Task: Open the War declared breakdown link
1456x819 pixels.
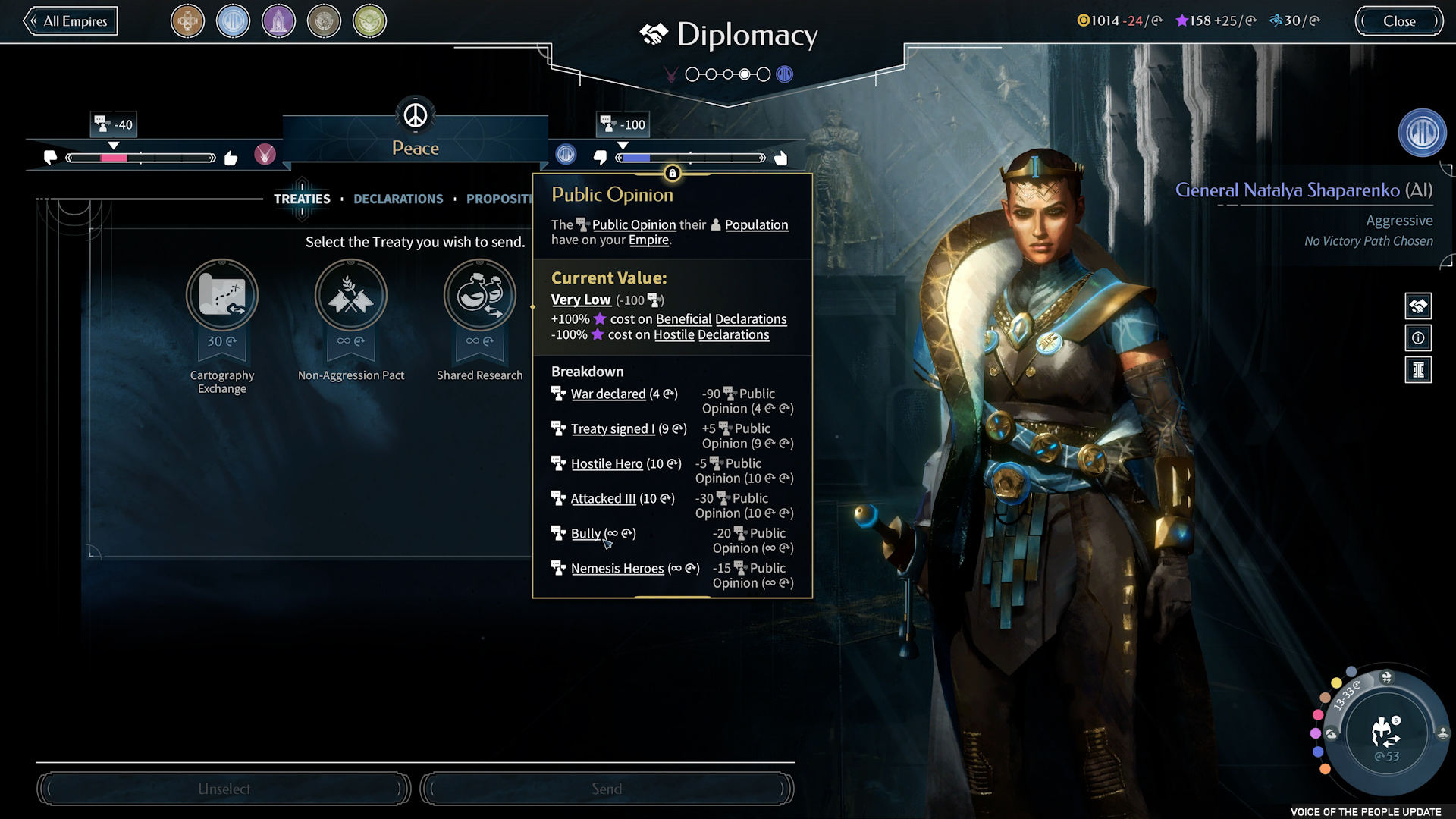Action: pyautogui.click(x=607, y=394)
